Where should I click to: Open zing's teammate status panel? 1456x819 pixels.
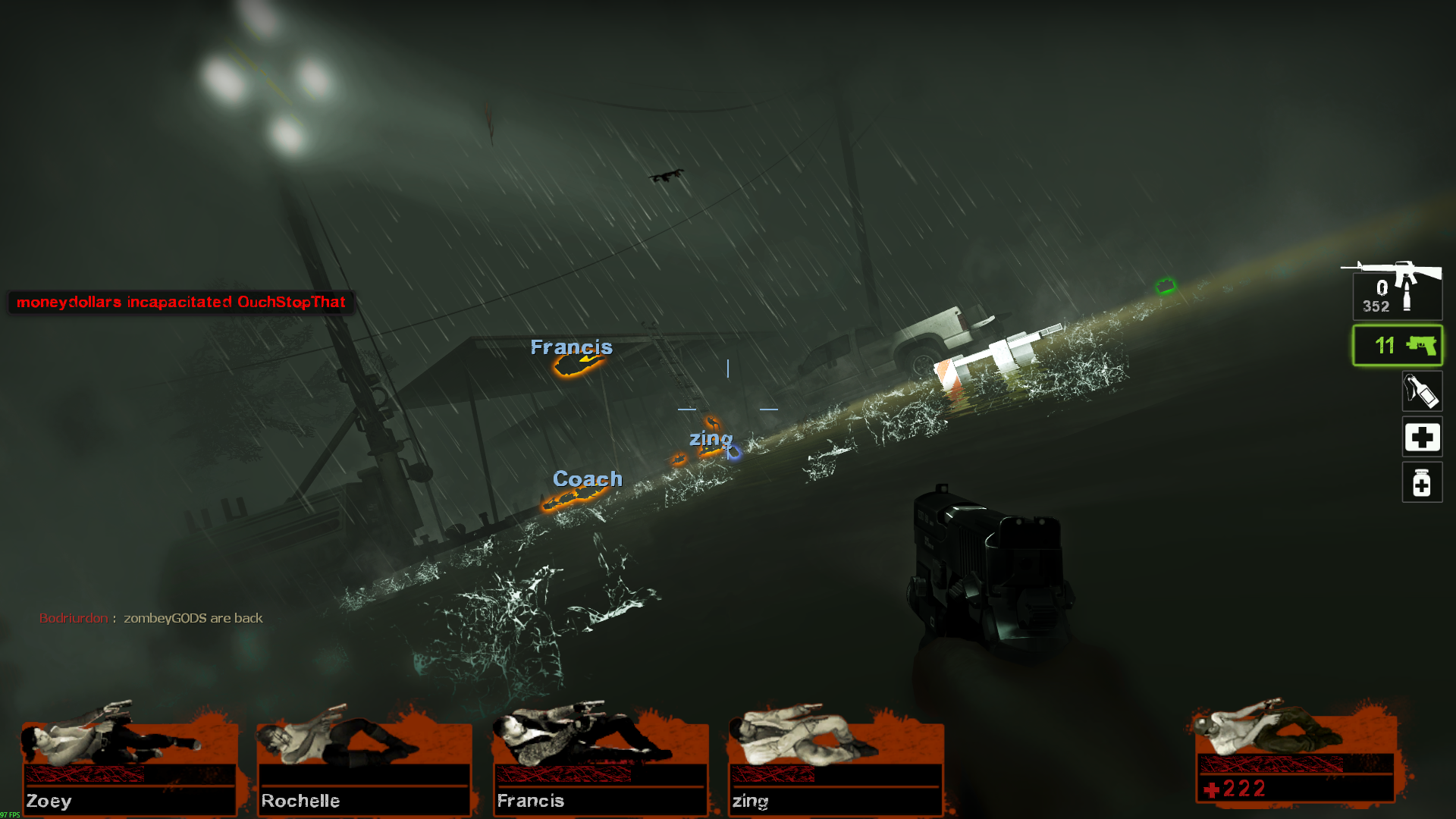836,766
